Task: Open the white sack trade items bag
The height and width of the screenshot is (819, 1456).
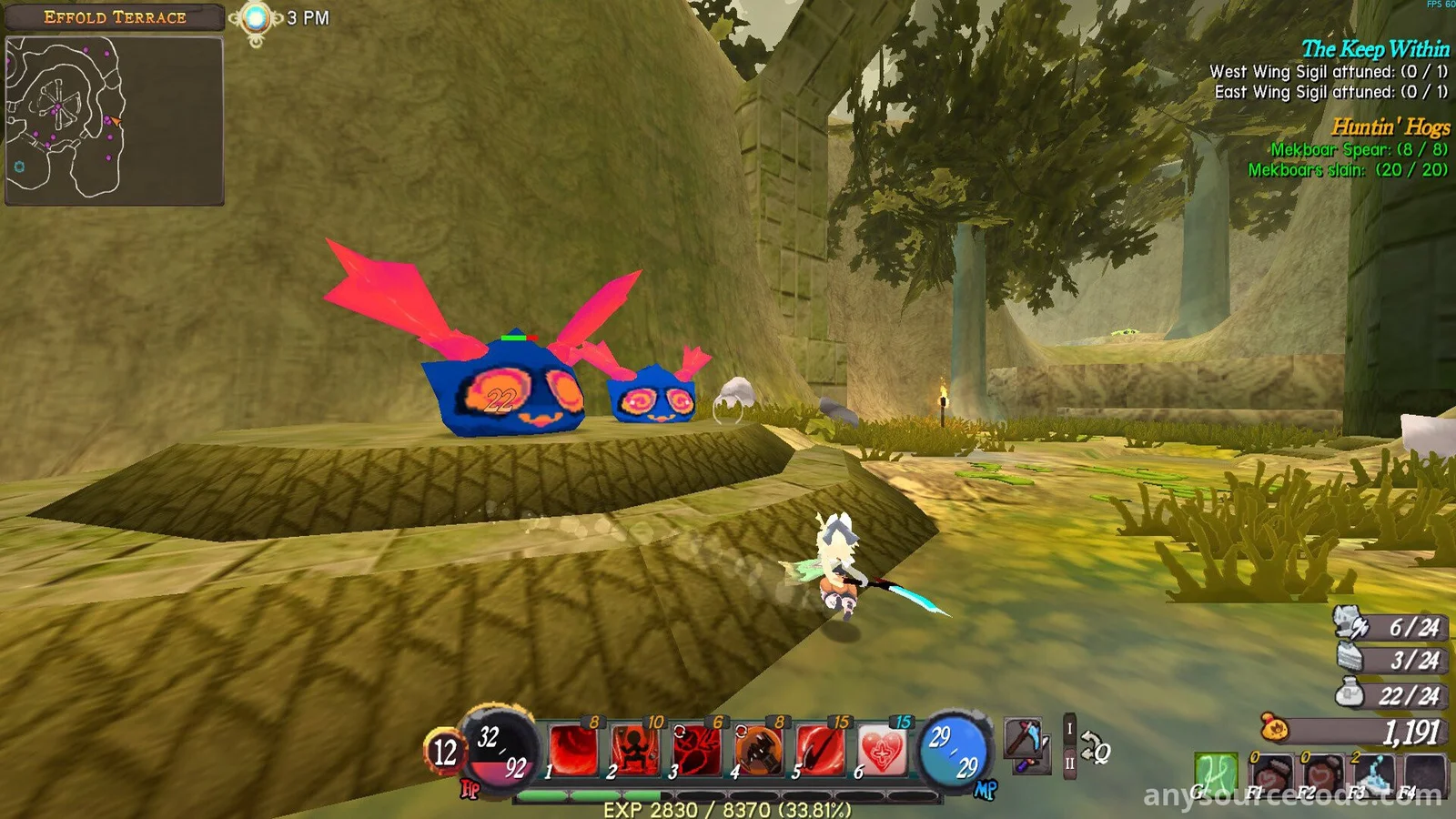Action: (x=1350, y=694)
